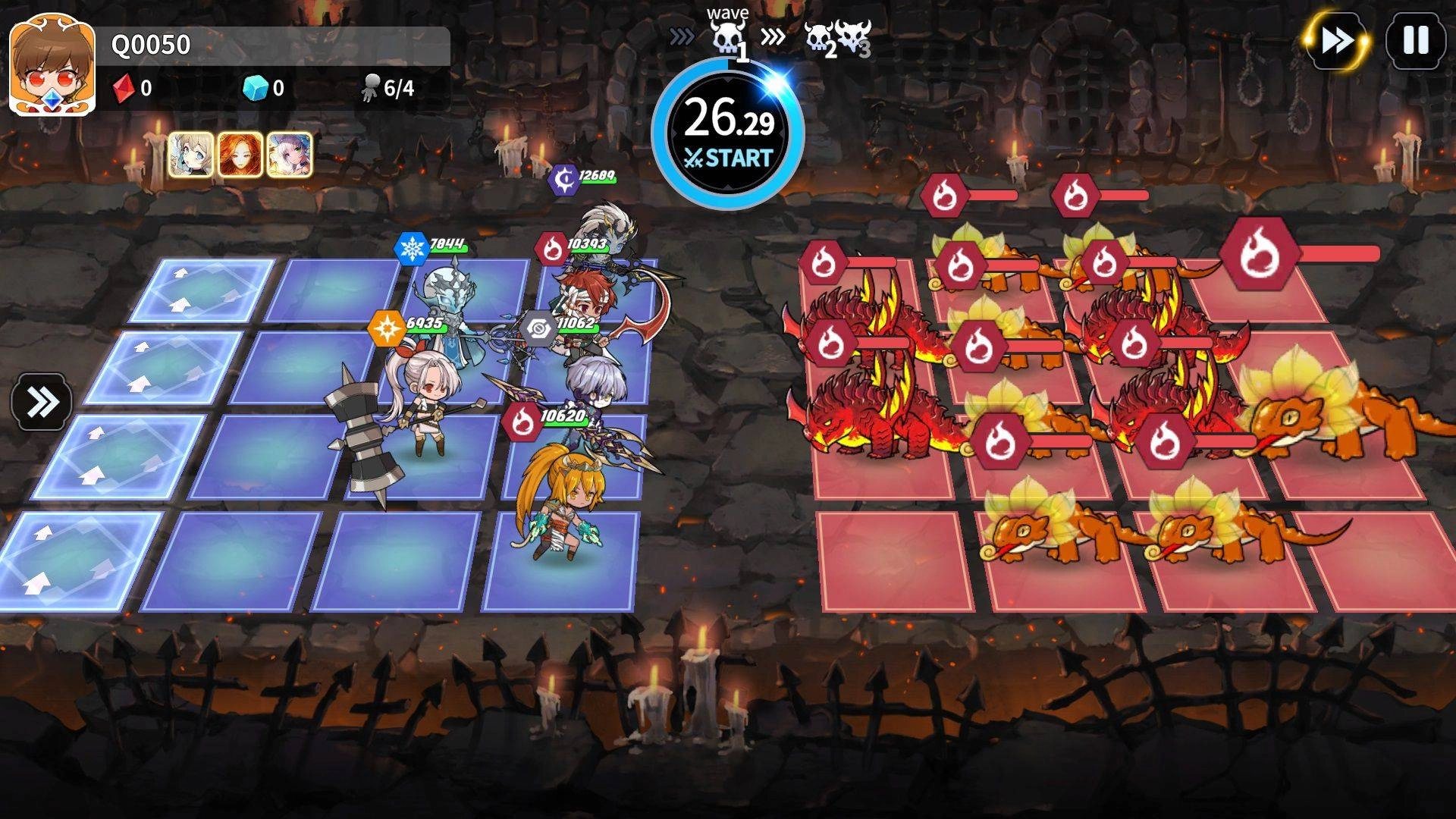This screenshot has width=1456, height=819.
Task: Expand the side panel with double-arrow button
Action: tap(42, 402)
